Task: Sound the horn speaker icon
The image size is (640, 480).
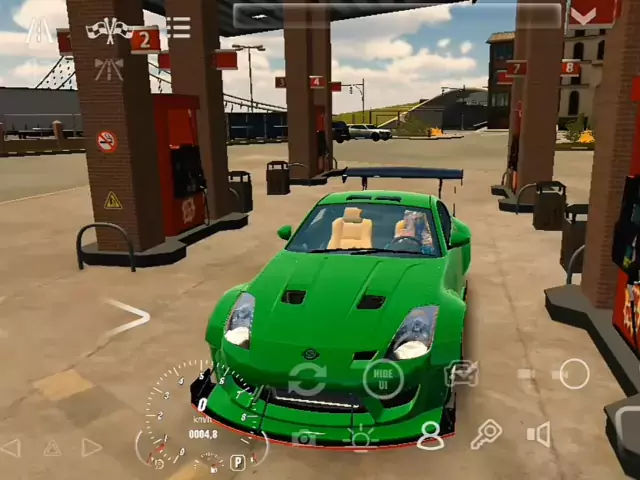Action: [539, 434]
